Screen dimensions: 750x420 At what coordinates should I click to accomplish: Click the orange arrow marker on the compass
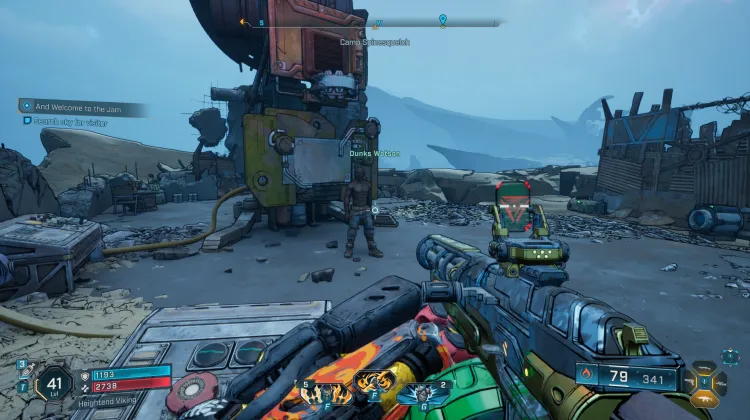(x=243, y=20)
